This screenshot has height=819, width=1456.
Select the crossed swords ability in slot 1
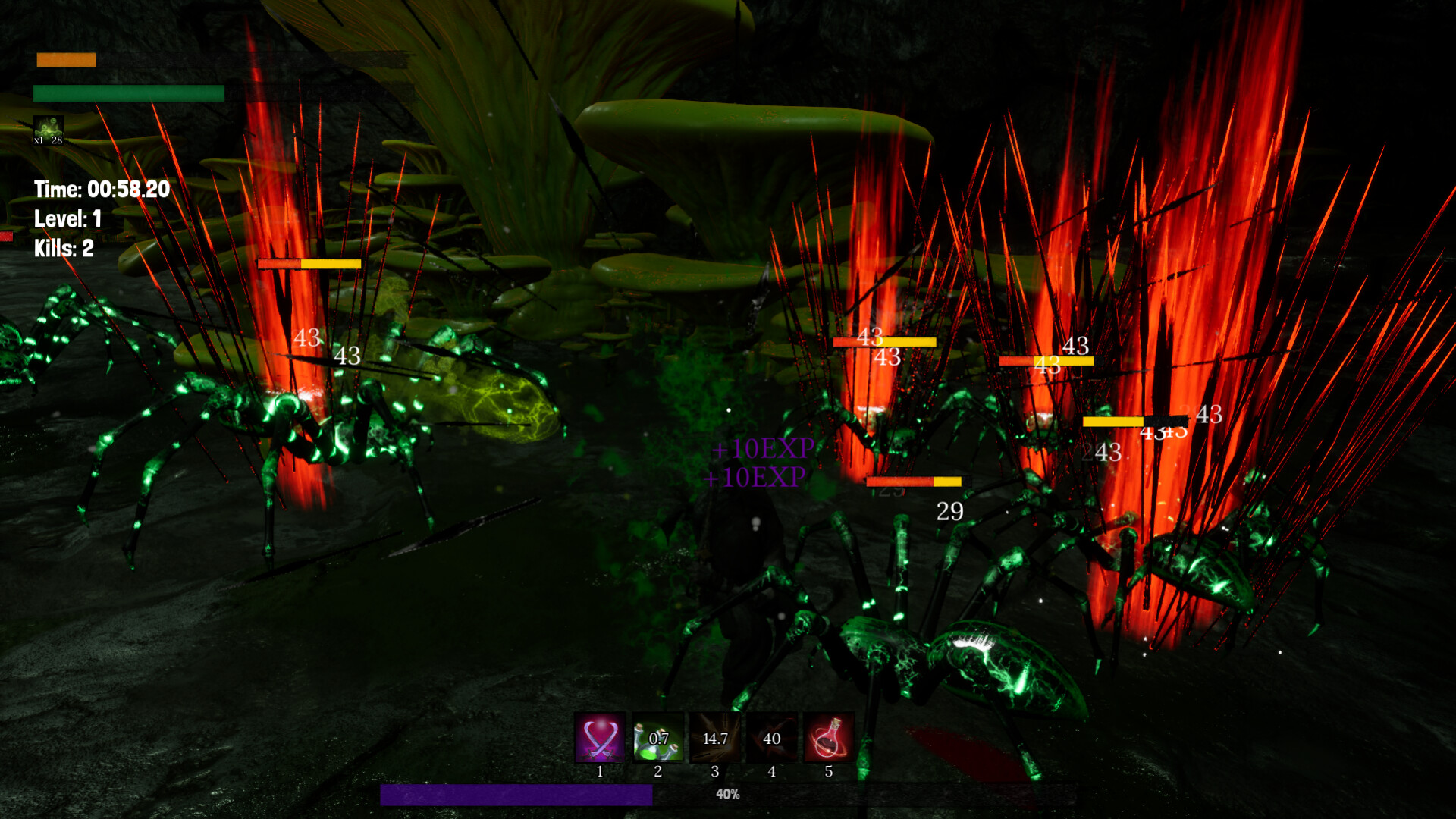(601, 738)
